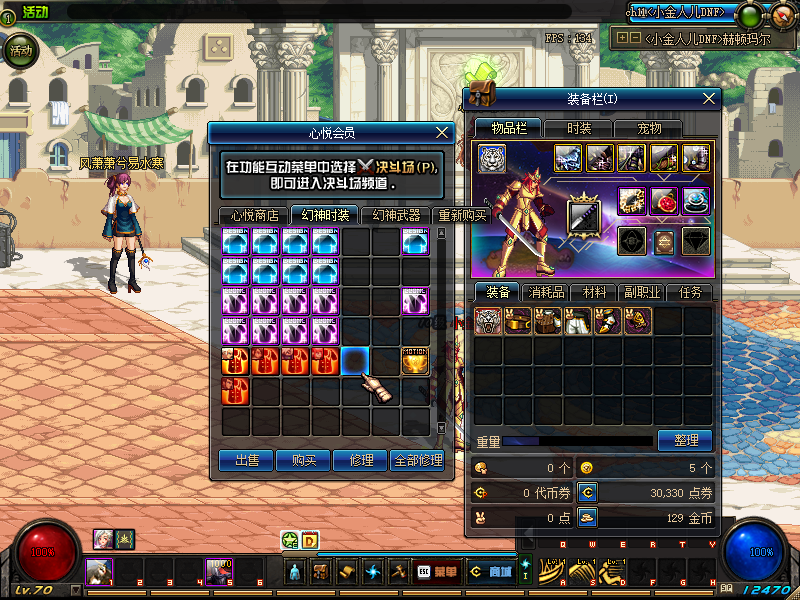Show the 消耗品 consumables tab
The width and height of the screenshot is (800, 600).
[x=547, y=292]
